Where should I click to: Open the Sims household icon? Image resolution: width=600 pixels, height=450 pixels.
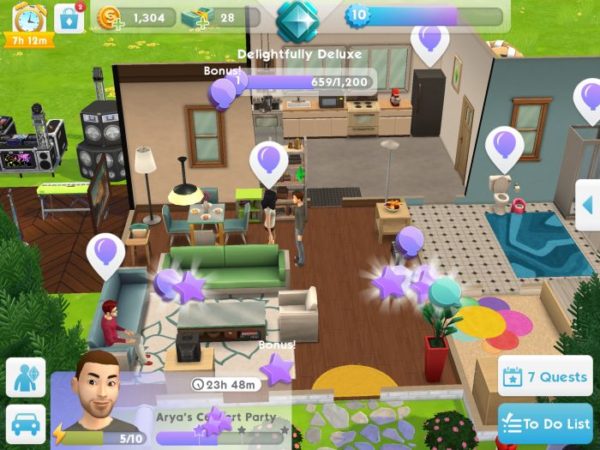[25, 378]
